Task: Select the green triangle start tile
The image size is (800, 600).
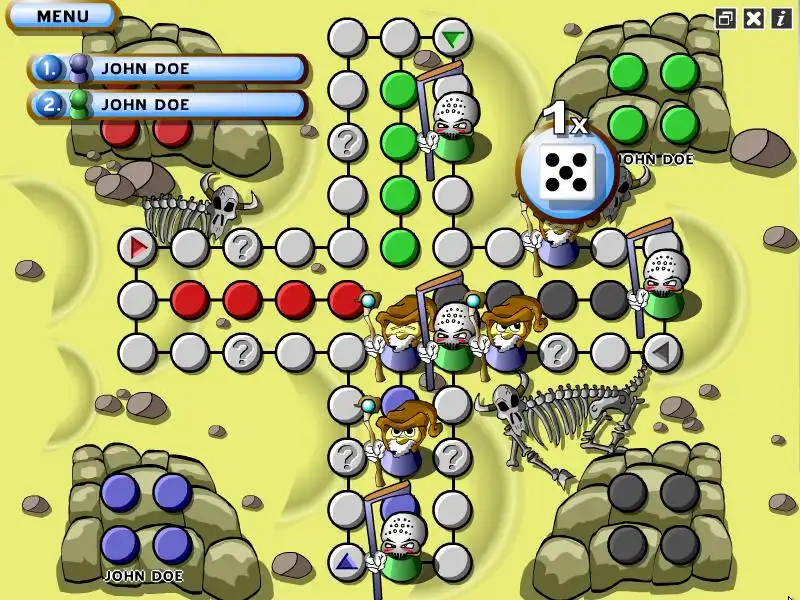Action: (453, 39)
